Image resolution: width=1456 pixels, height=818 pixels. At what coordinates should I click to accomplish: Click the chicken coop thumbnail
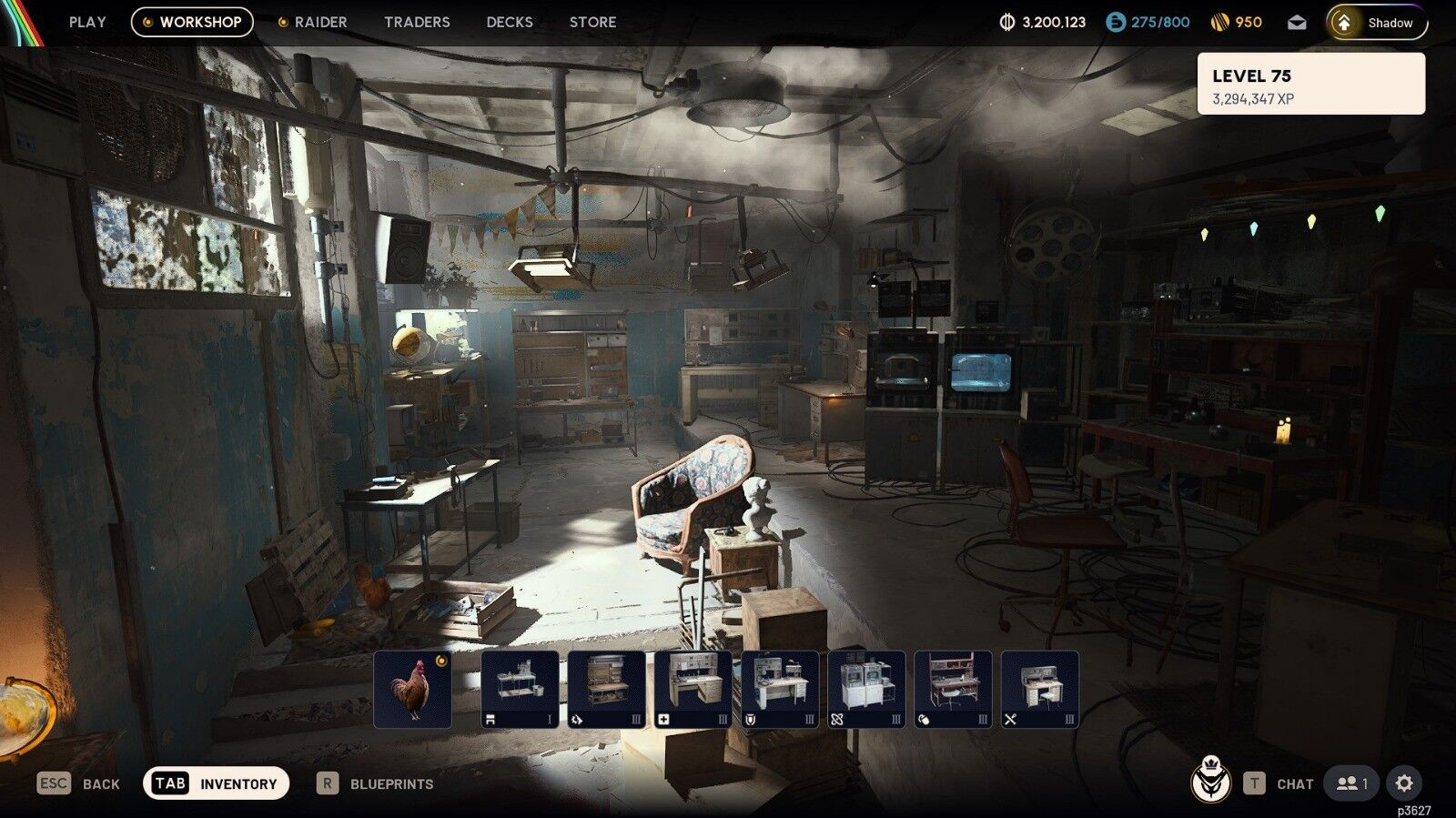[414, 689]
